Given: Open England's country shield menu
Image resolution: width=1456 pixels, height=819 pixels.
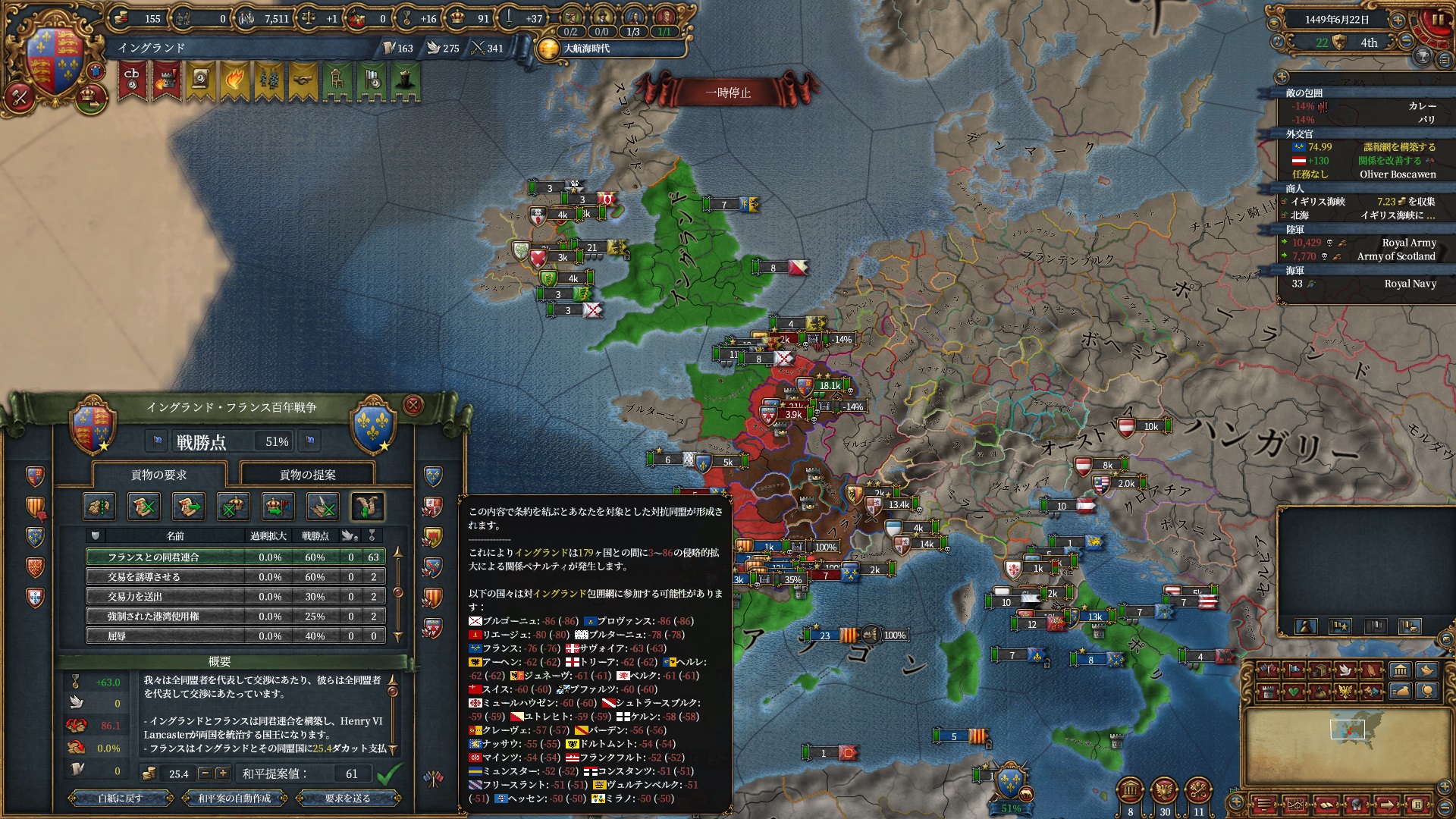Looking at the screenshot, I should click(x=55, y=61).
